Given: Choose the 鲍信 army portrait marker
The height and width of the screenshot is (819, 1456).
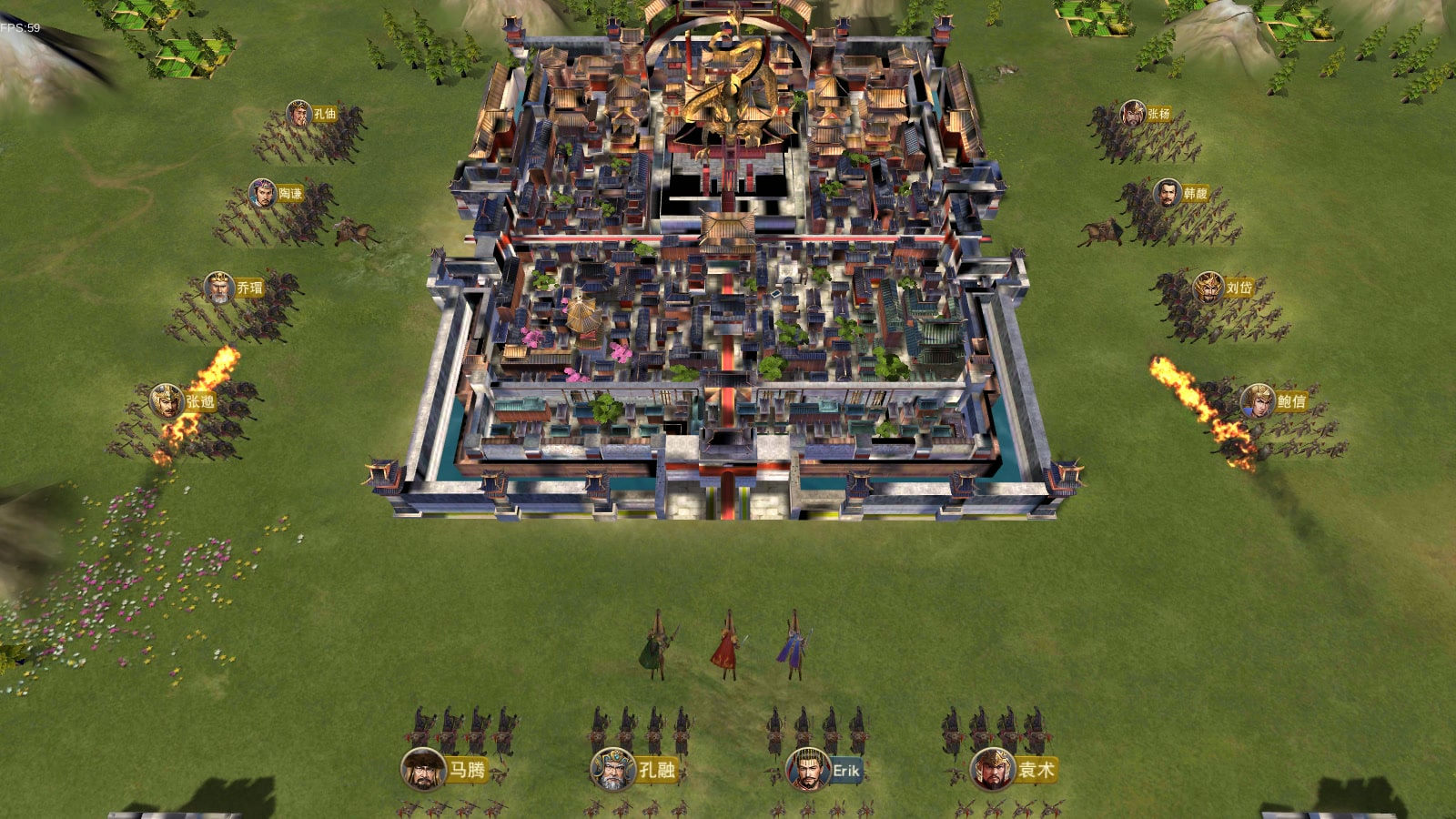Looking at the screenshot, I should pos(1258,400).
